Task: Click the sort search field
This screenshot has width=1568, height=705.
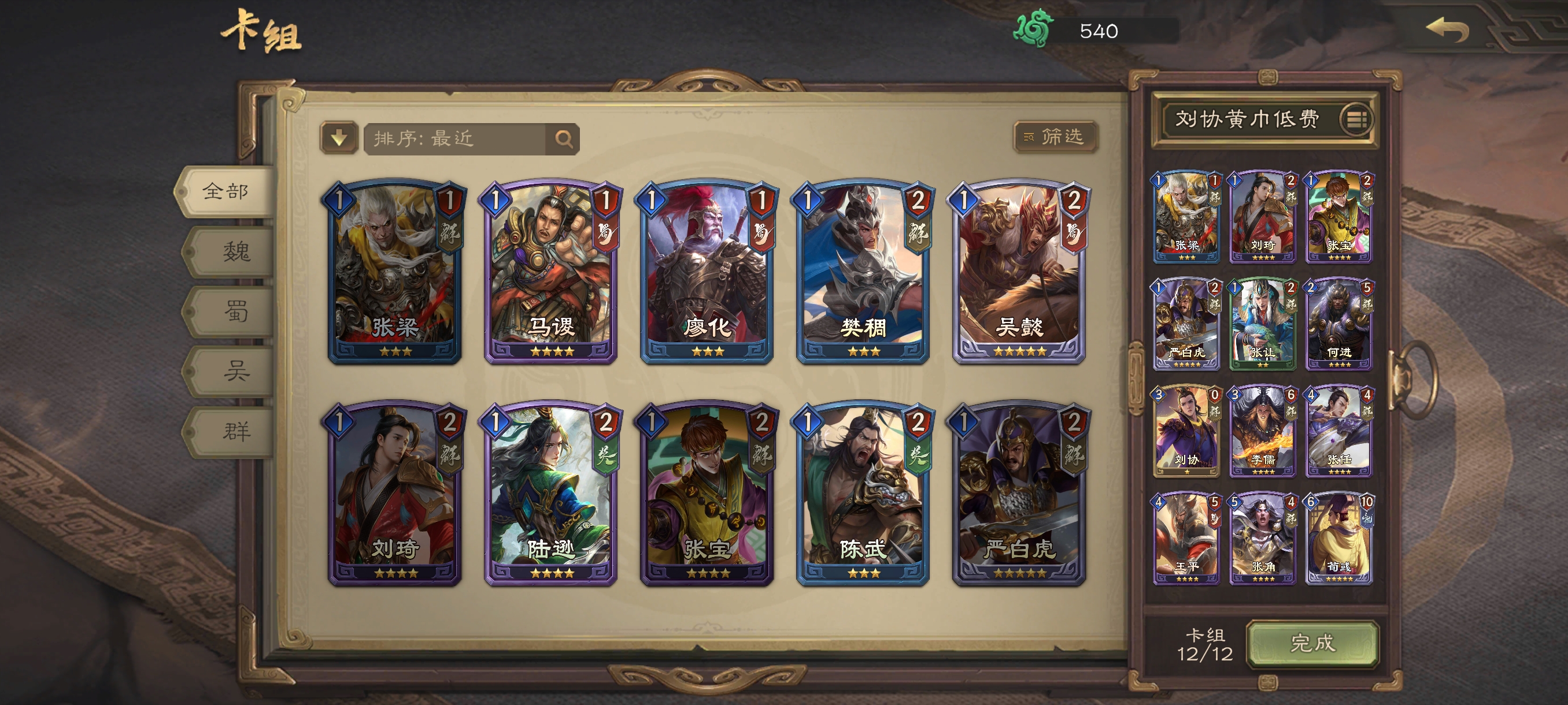Action: pyautogui.click(x=457, y=139)
